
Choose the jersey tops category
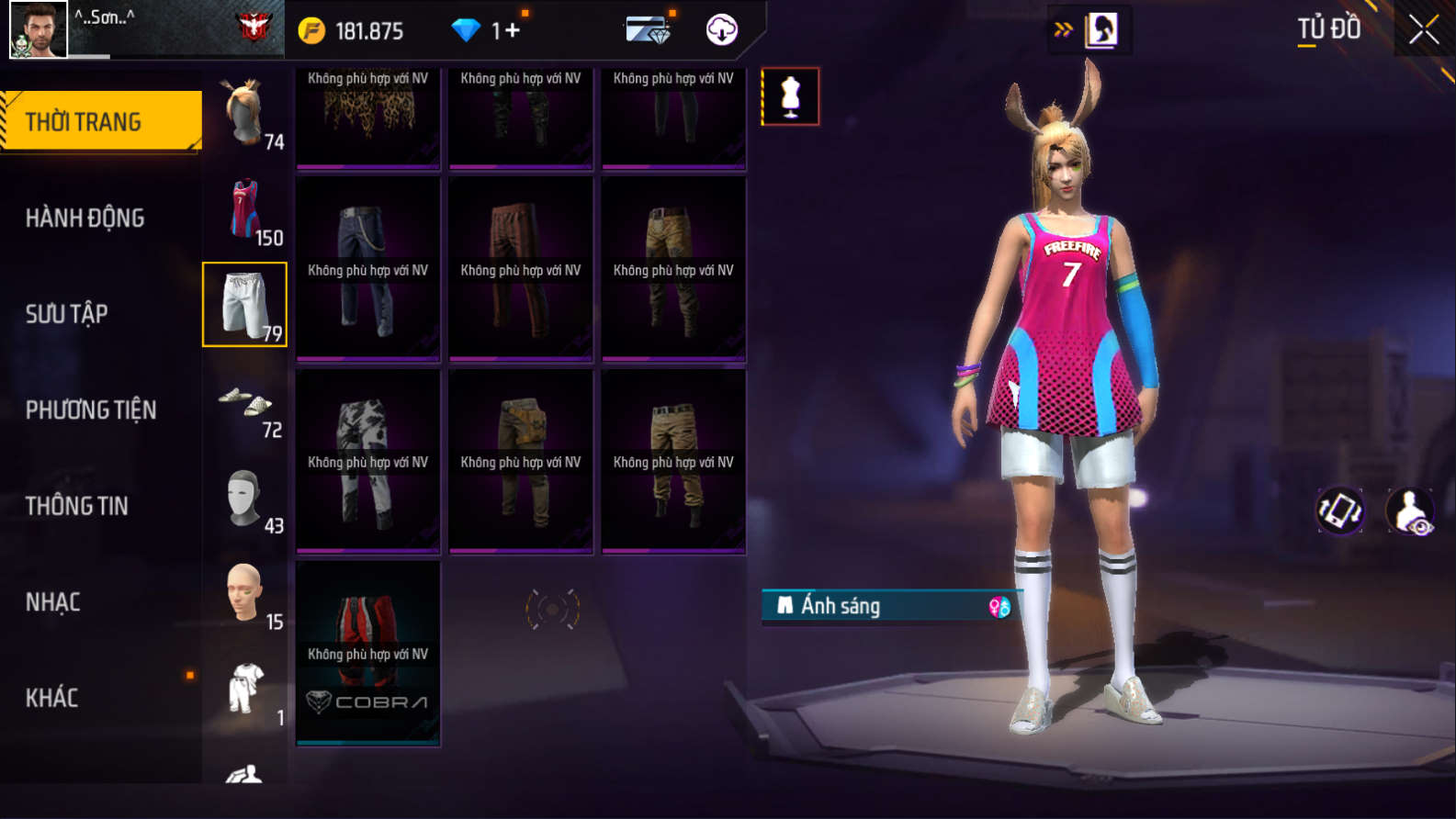pos(245,209)
